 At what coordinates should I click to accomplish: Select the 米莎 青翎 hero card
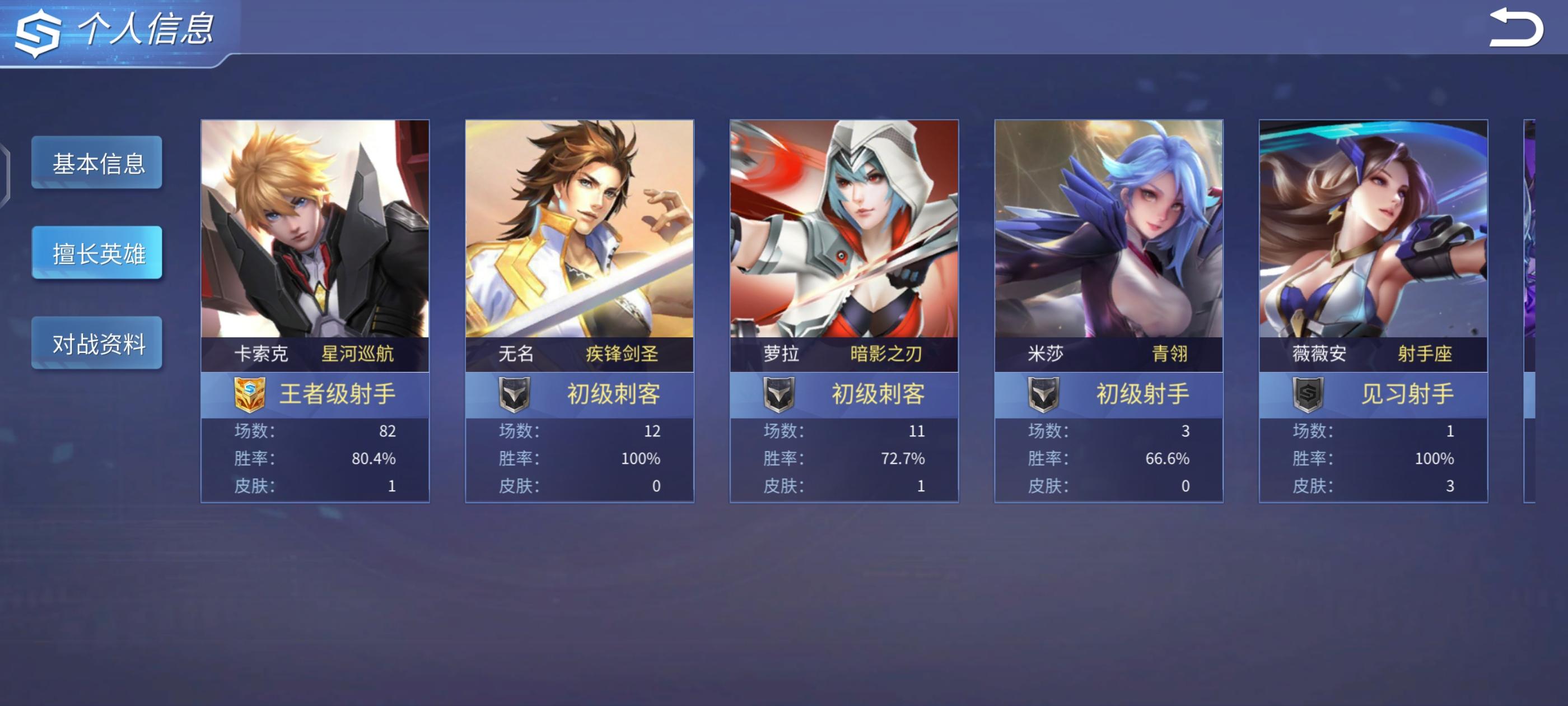coord(1108,310)
